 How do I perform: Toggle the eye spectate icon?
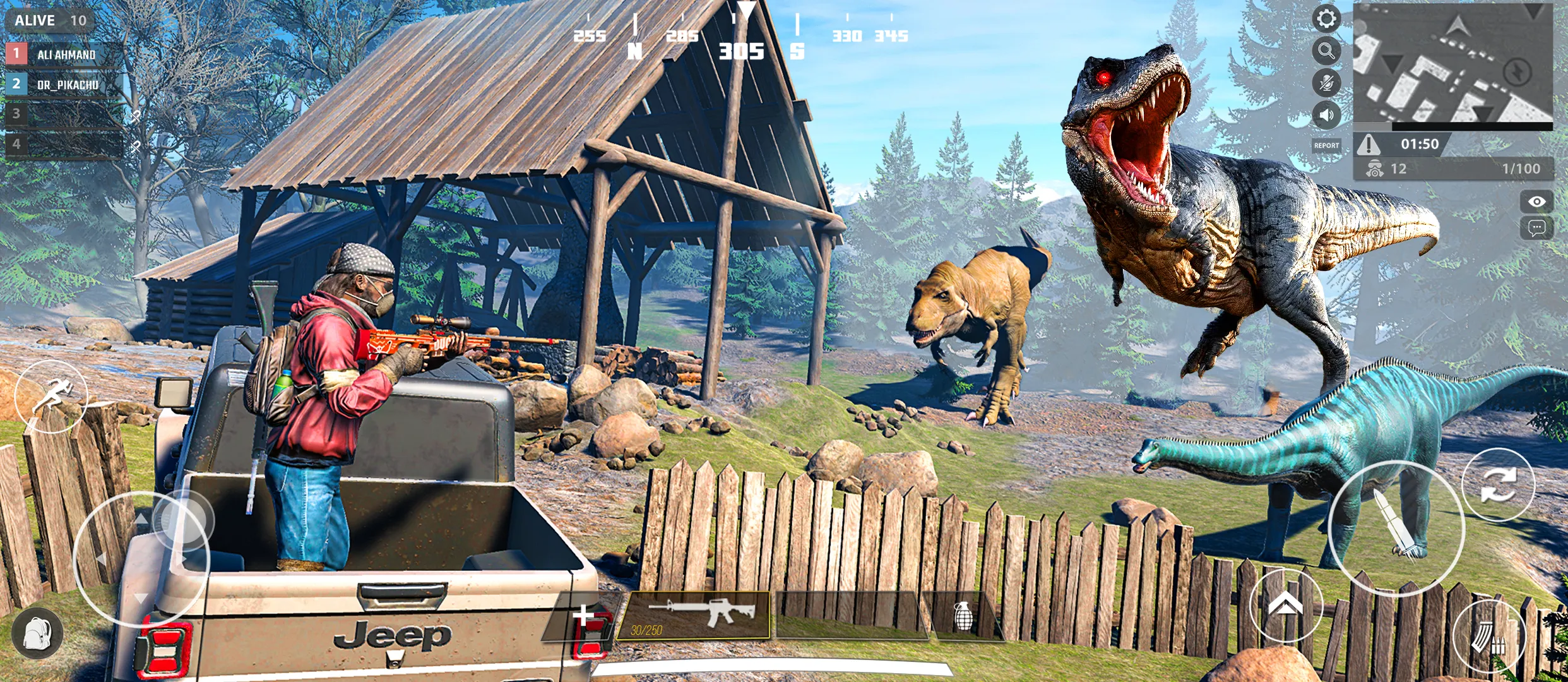coord(1536,201)
